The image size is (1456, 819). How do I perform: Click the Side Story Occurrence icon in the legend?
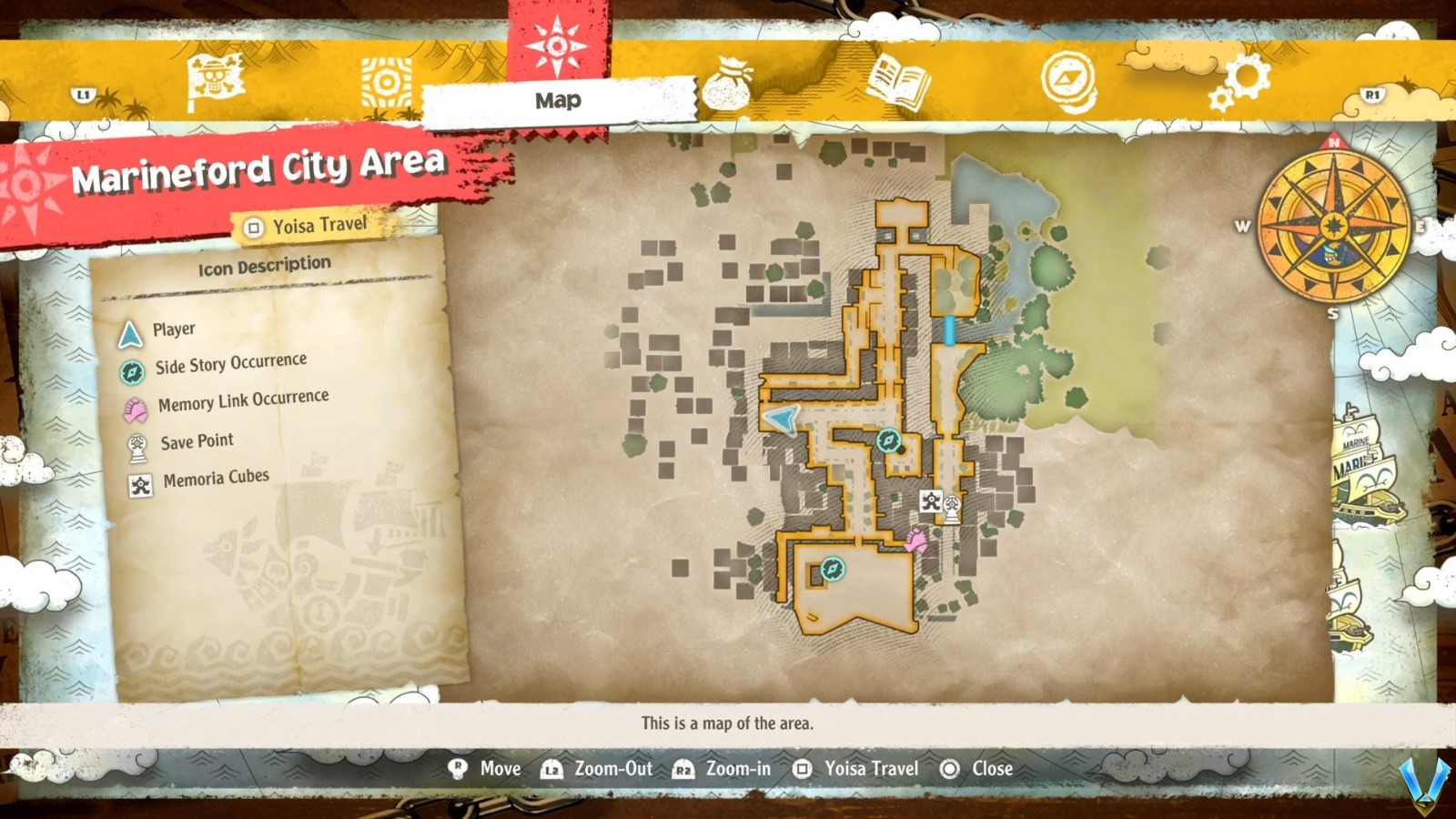pyautogui.click(x=132, y=361)
